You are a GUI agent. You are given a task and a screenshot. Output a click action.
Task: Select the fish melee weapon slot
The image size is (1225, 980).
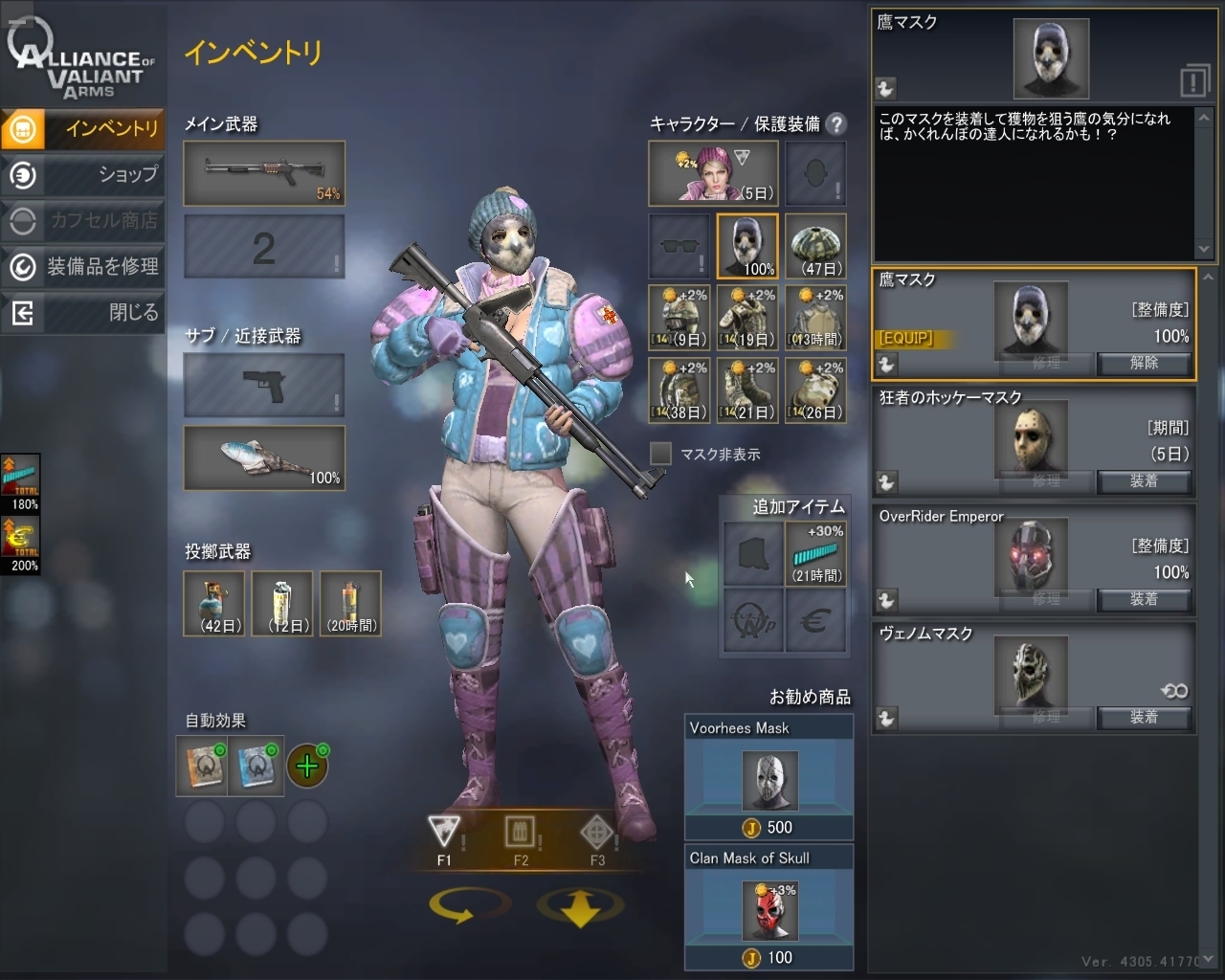264,458
